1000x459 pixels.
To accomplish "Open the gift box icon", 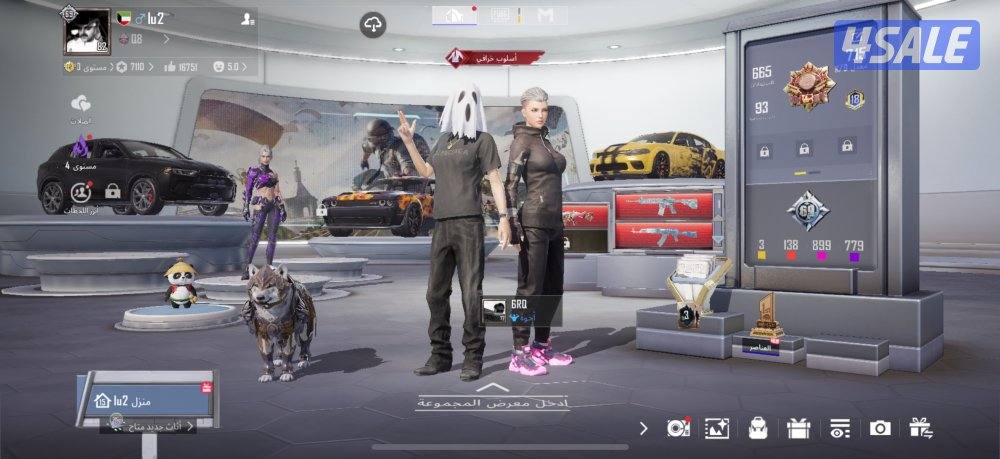I will pyautogui.click(x=798, y=428).
